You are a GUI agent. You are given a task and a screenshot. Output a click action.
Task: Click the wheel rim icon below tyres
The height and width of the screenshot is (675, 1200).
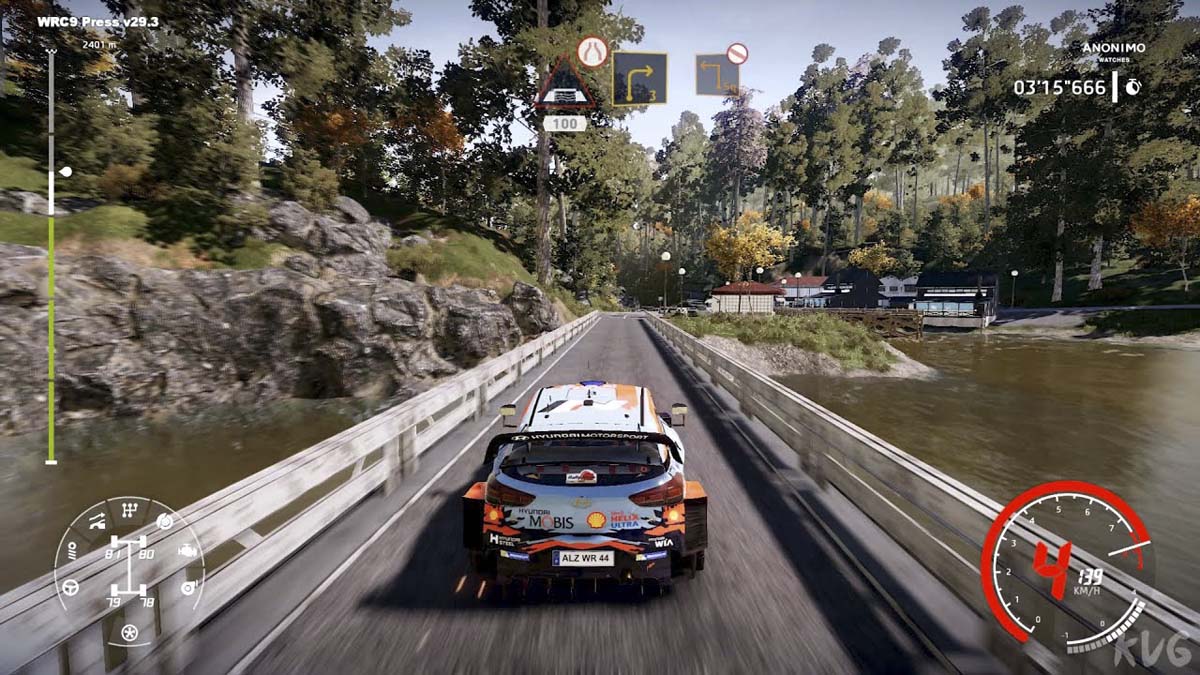coord(129,632)
